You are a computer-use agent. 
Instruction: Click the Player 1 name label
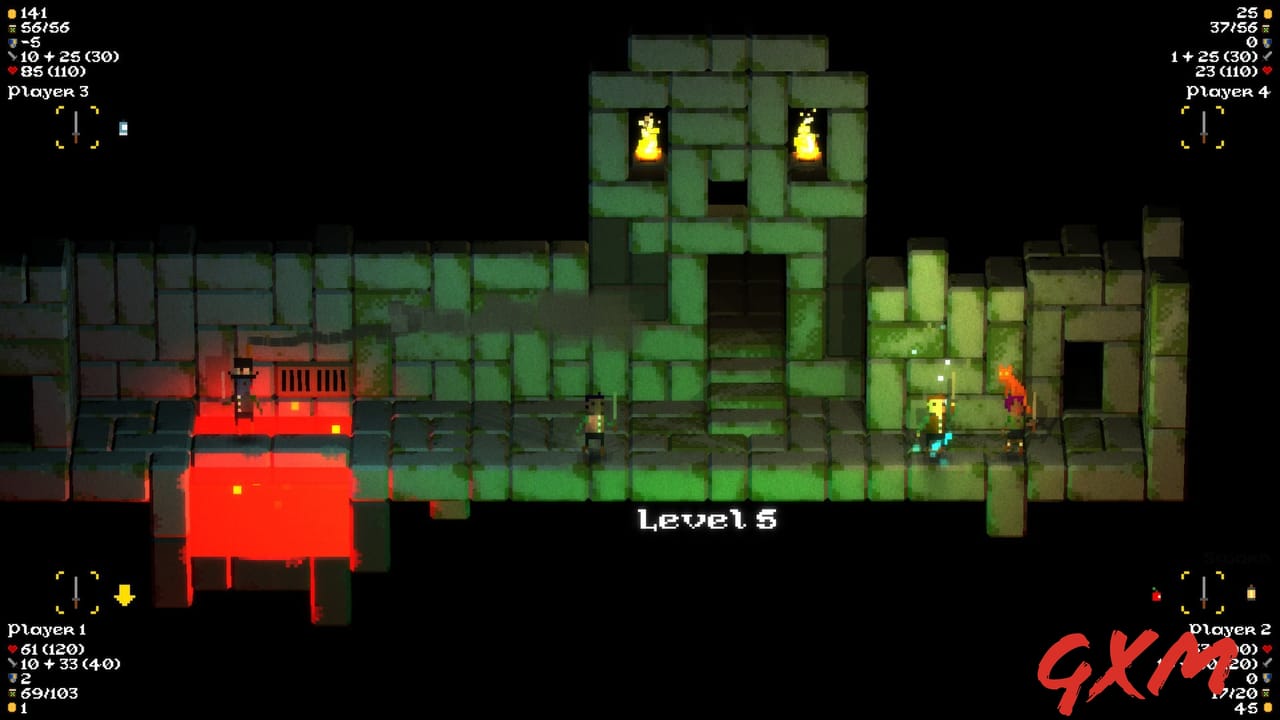46,629
